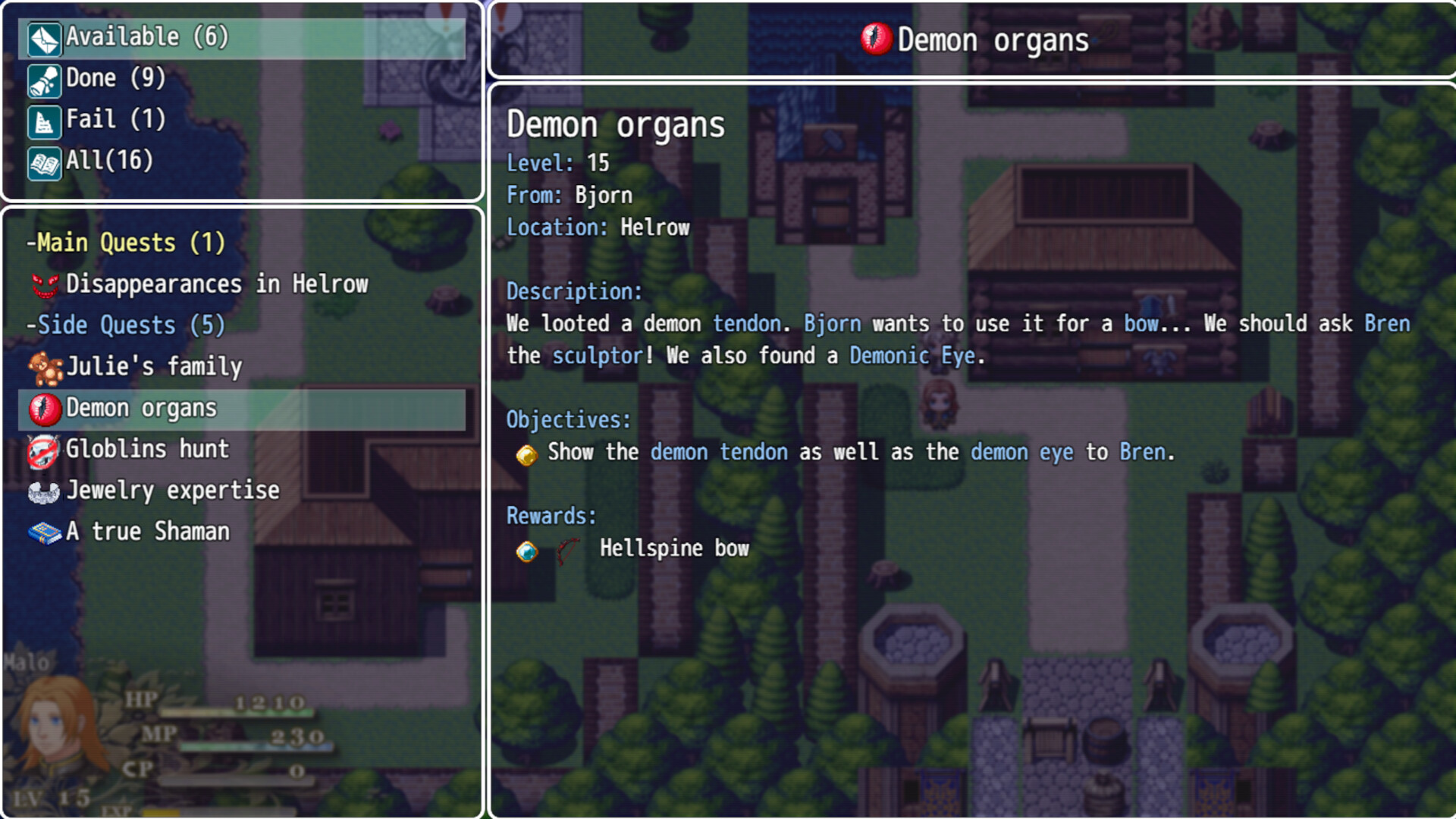Collapse the Main Quests section
The height and width of the screenshot is (819, 1456).
click(125, 243)
